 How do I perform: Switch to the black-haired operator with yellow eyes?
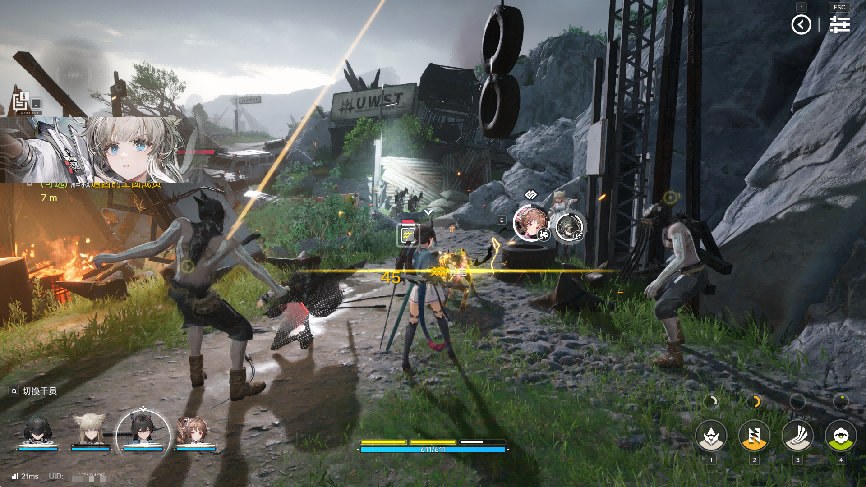pyautogui.click(x=39, y=430)
